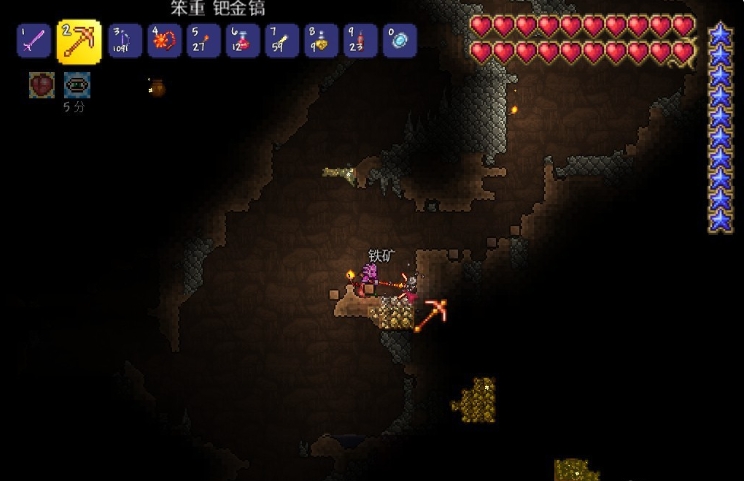Select the red flail weapon in slot 4
Screen dimensions: 744x481
(164, 41)
